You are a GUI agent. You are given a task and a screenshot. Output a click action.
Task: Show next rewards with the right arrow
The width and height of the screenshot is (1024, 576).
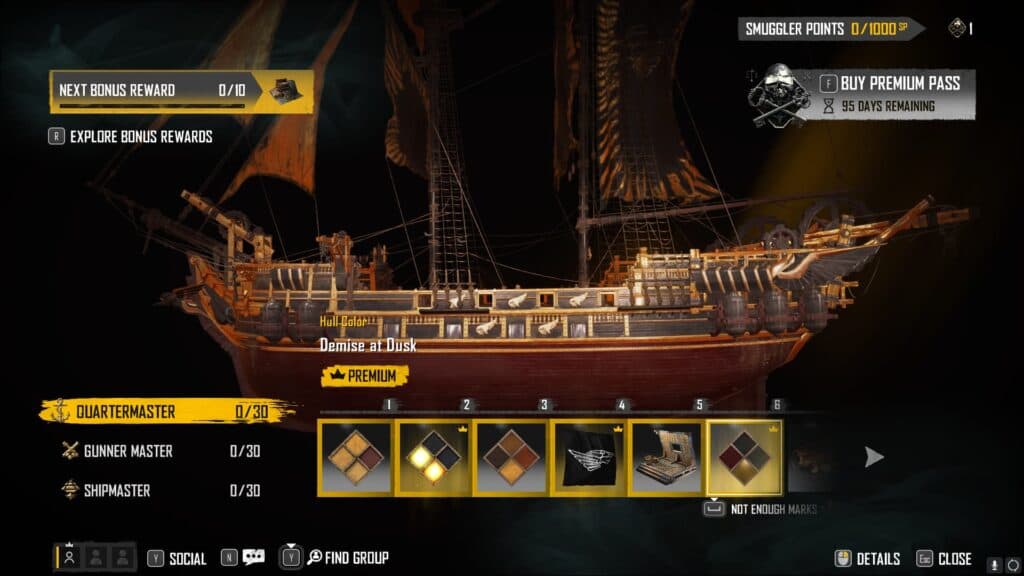point(874,457)
